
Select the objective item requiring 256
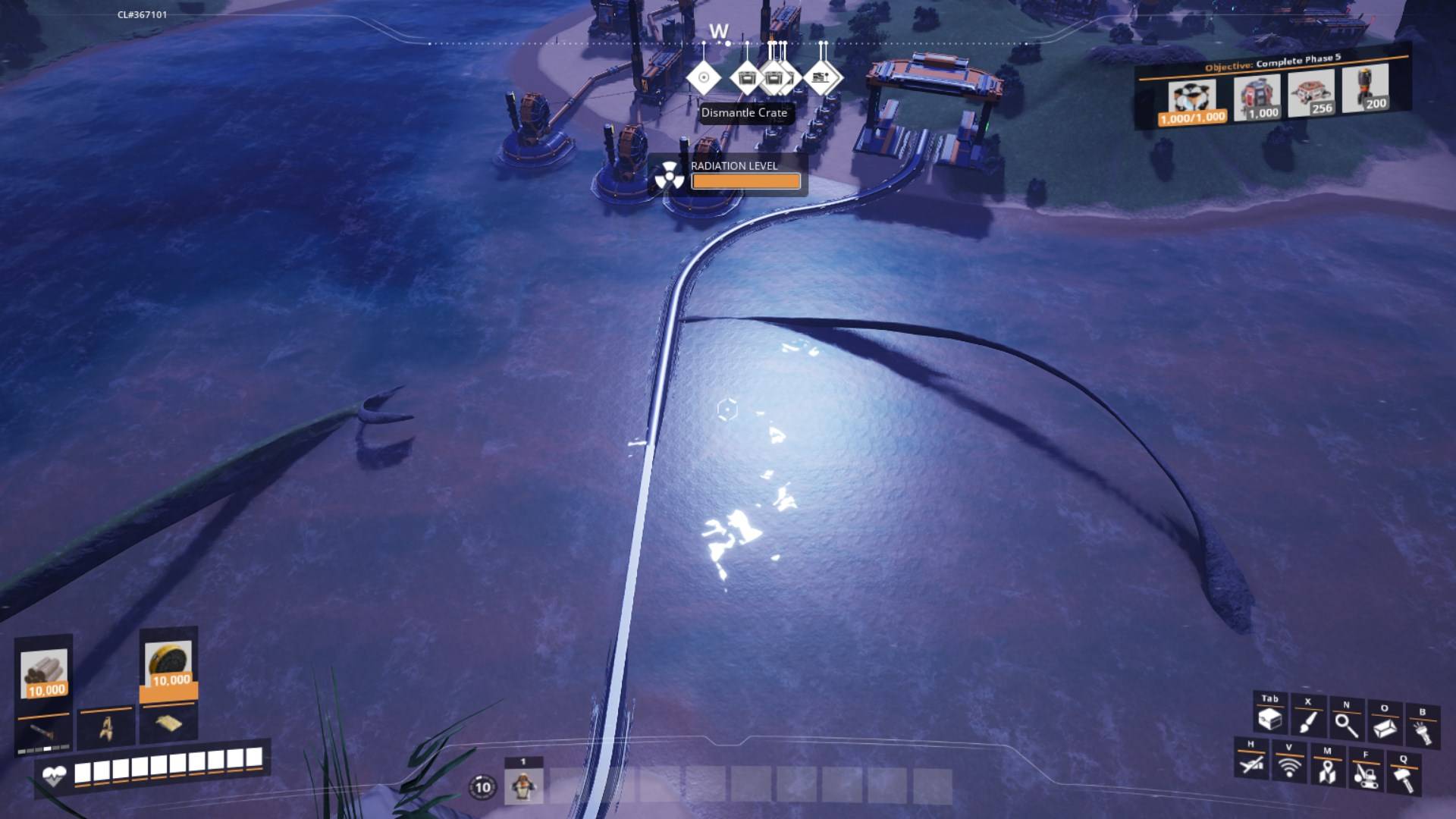(x=1311, y=94)
